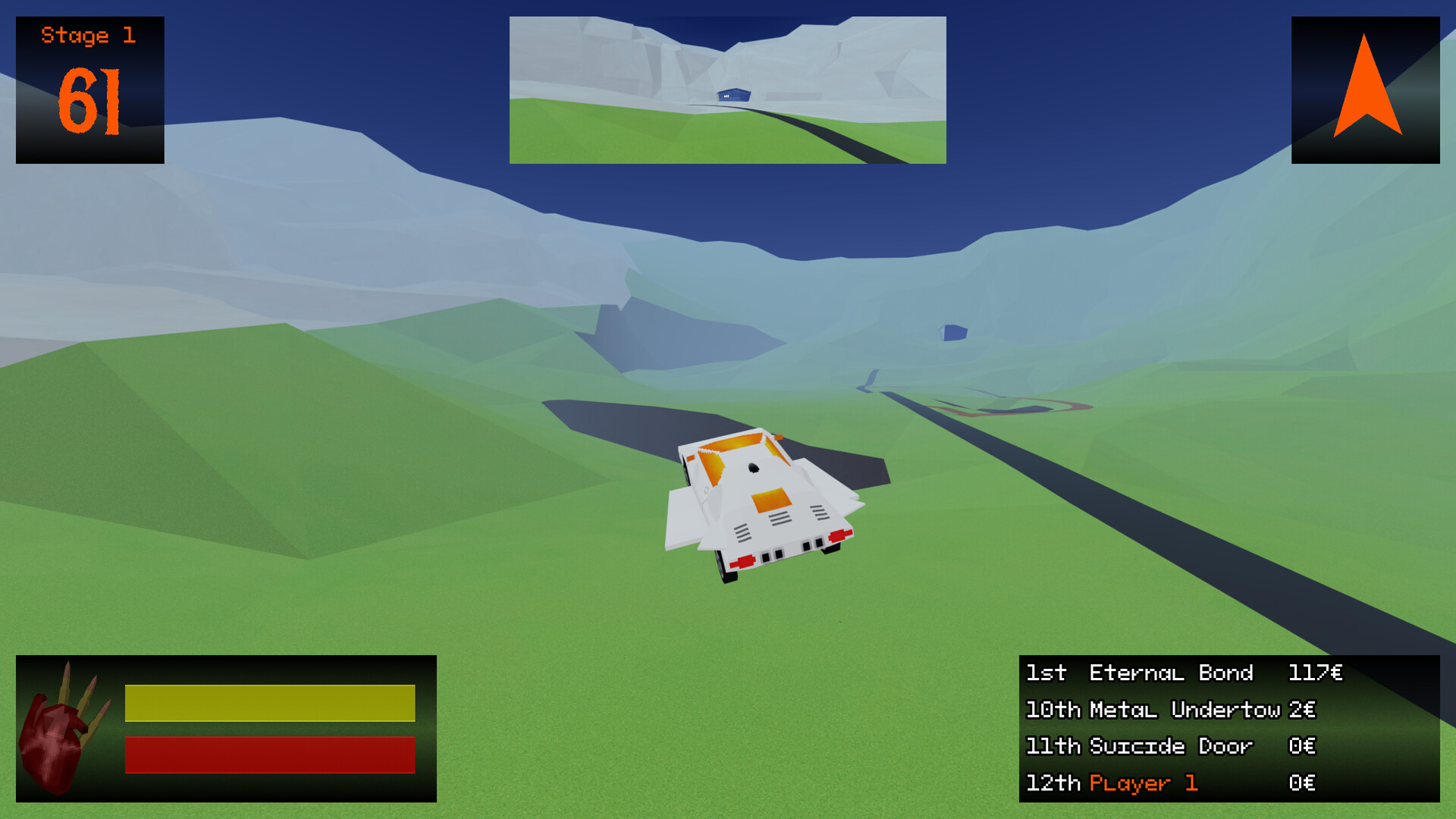1456x819 pixels.
Task: Click the orange compass arrow indicator
Action: pyautogui.click(x=1364, y=89)
